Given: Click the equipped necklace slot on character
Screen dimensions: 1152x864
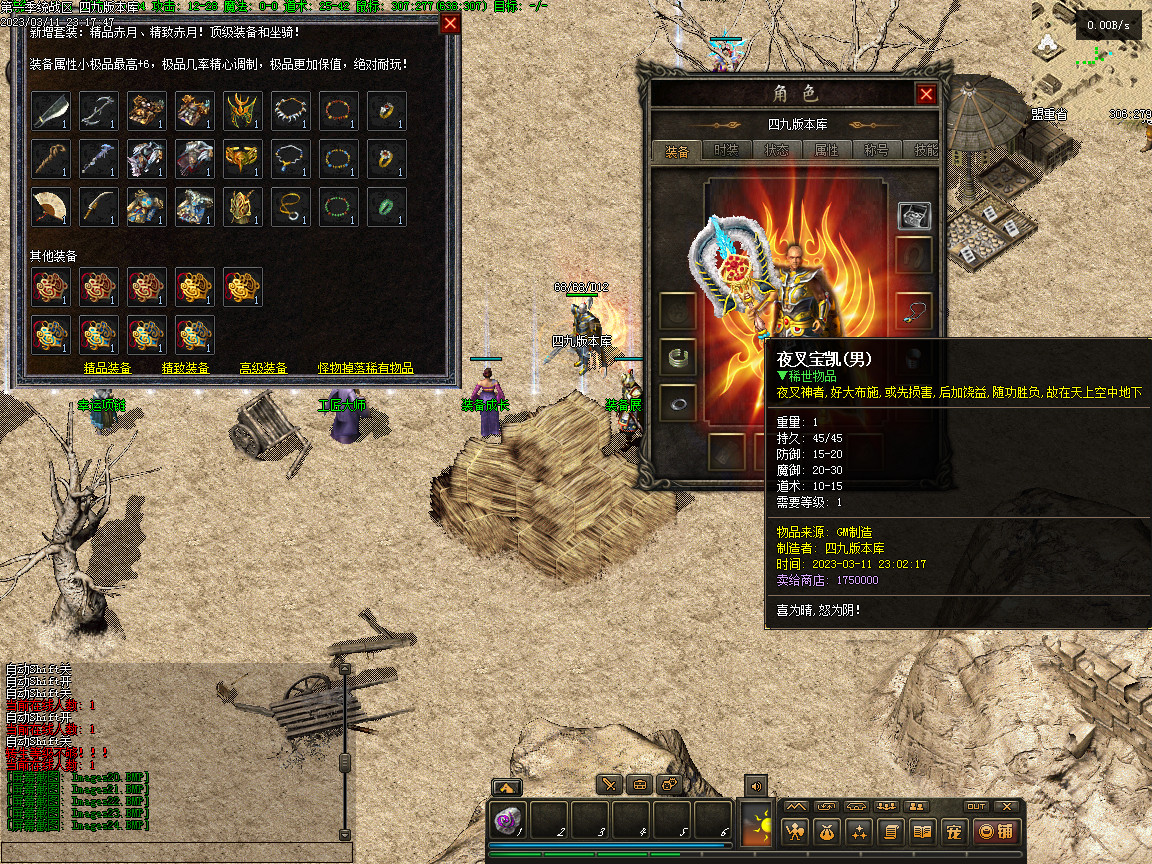Looking at the screenshot, I should (x=914, y=310).
